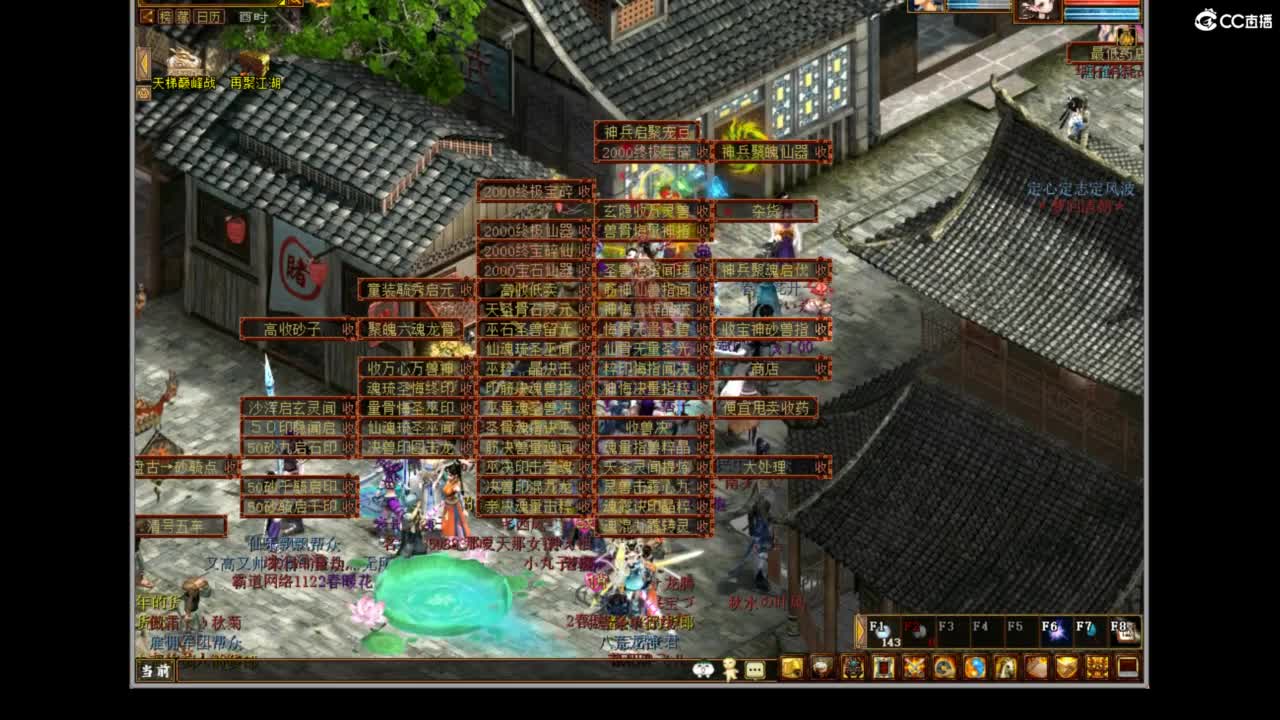The image size is (1280, 720).
Task: Collapse the announcement bar with the yellow arrow
Action: tap(144, 62)
